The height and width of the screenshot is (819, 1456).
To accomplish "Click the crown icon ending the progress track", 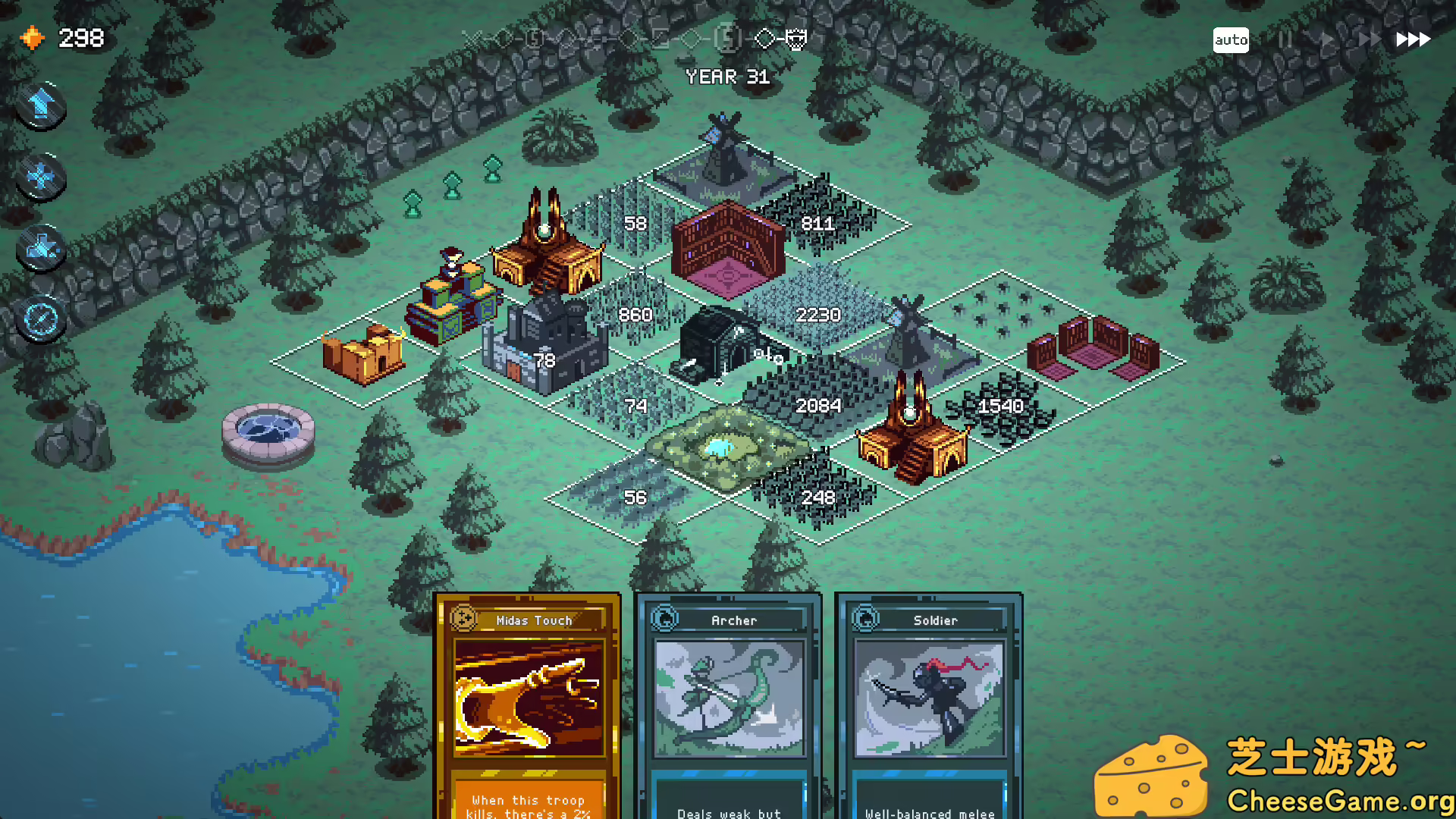I will pos(795,39).
